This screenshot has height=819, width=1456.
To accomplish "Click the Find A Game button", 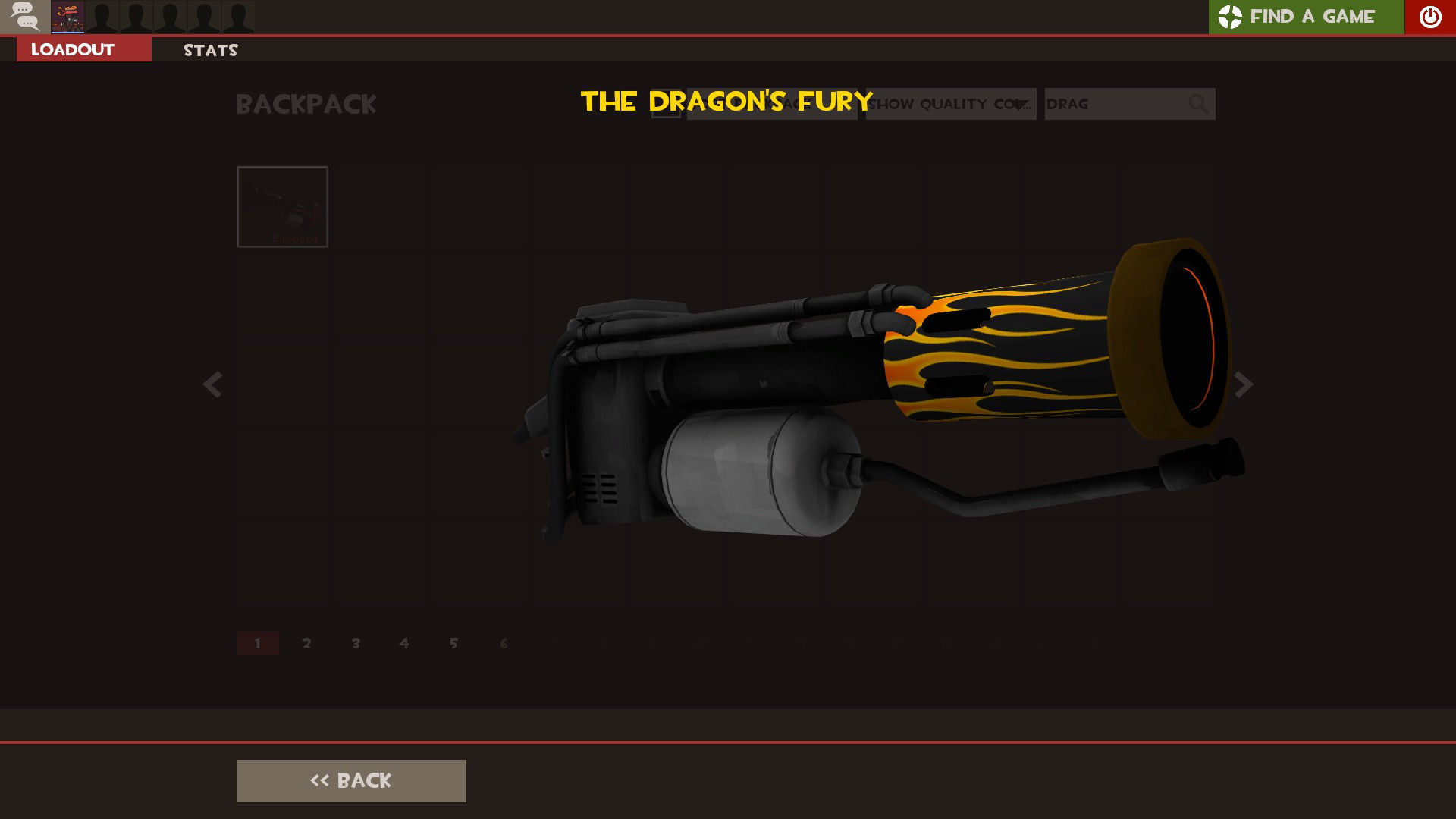I will tap(1306, 17).
